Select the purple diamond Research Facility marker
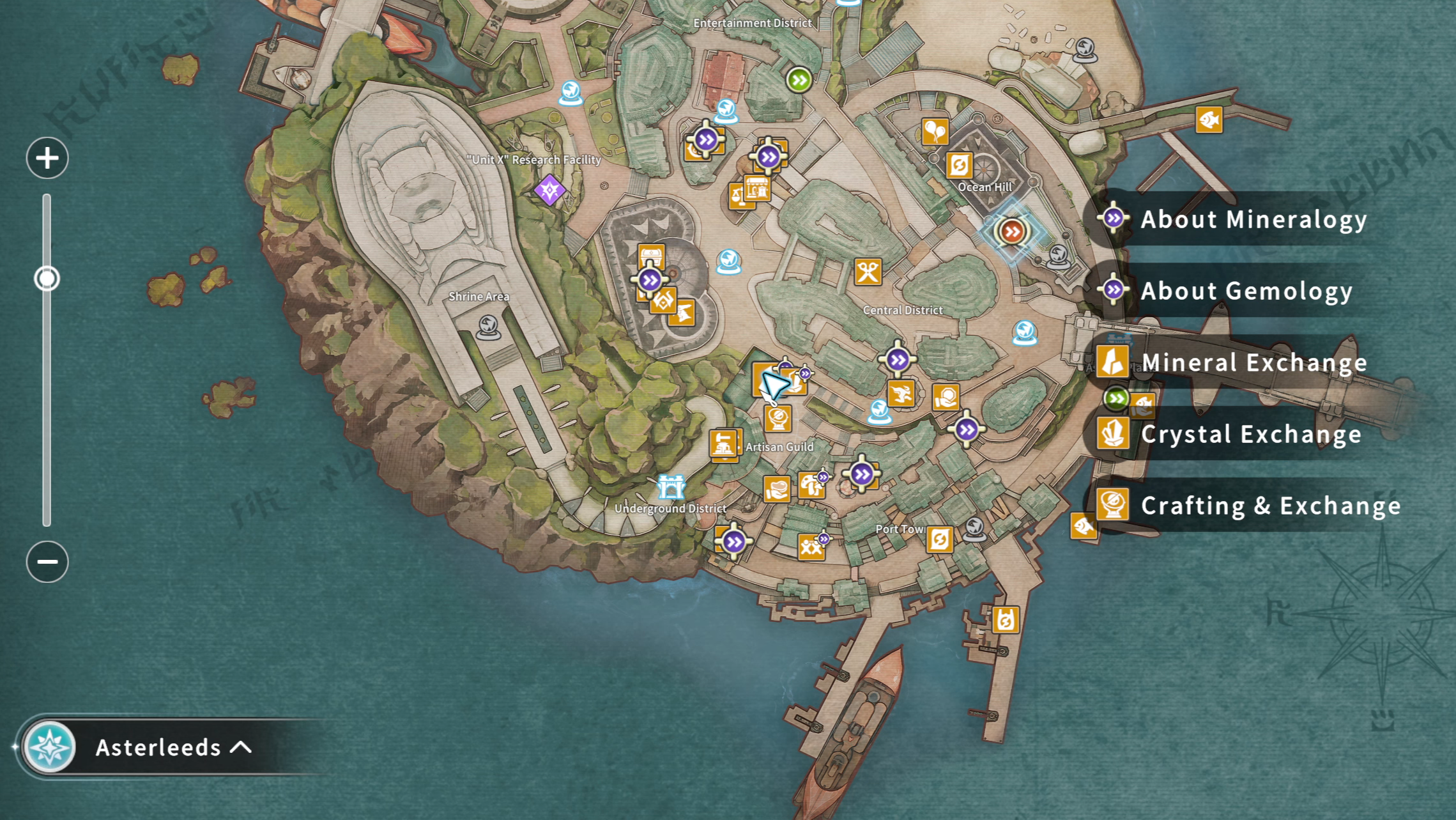1456x820 pixels. (x=549, y=190)
